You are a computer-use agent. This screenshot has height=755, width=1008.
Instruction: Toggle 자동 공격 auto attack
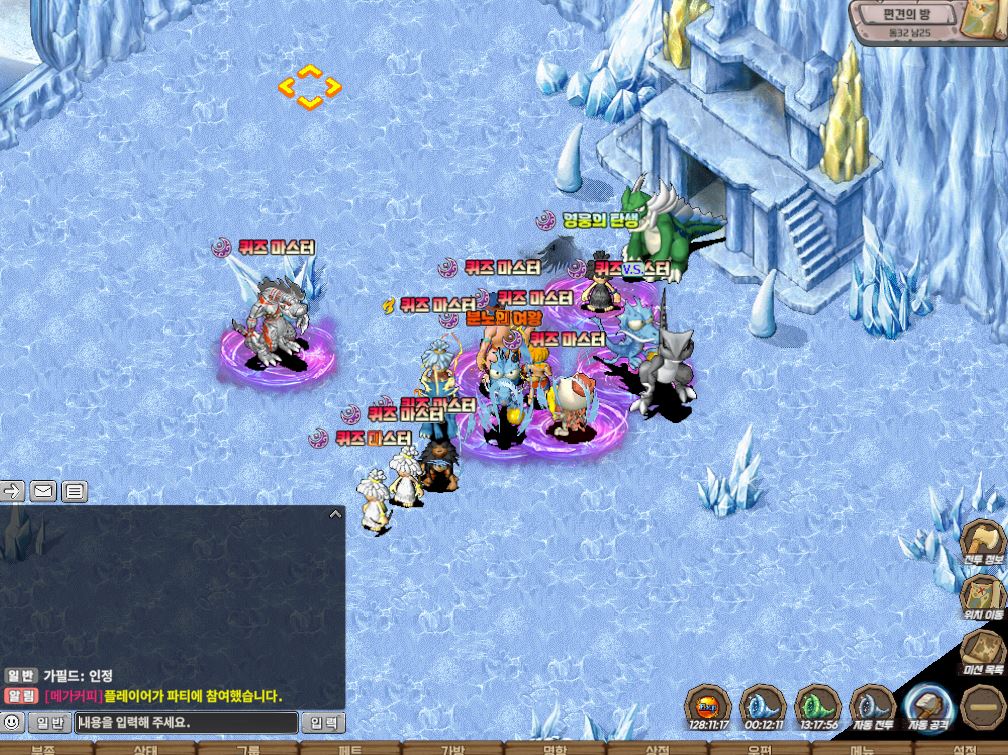924,711
